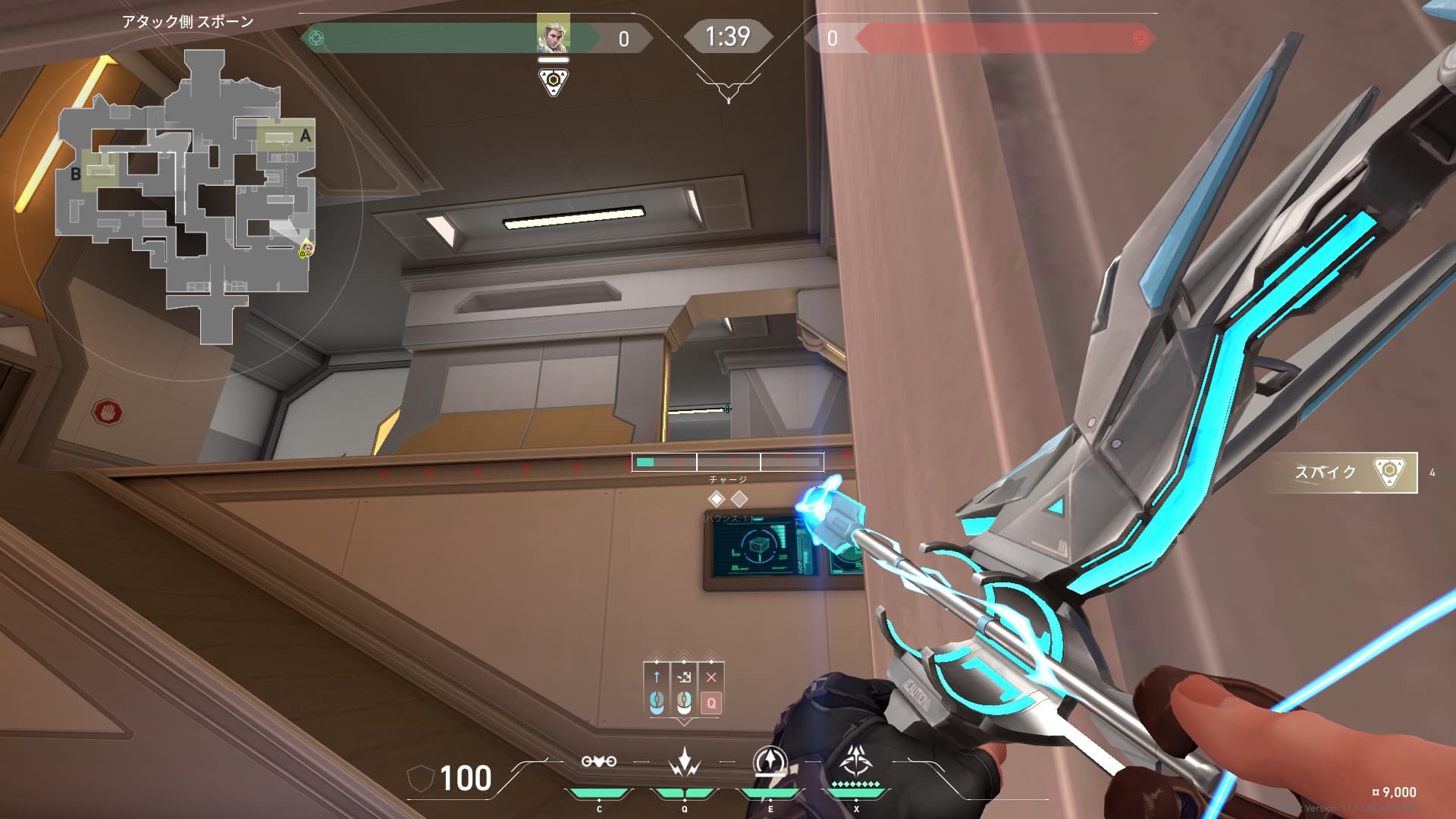1456x819 pixels.
Task: Activate the Owl Drone ability icon
Action: pos(598,761)
